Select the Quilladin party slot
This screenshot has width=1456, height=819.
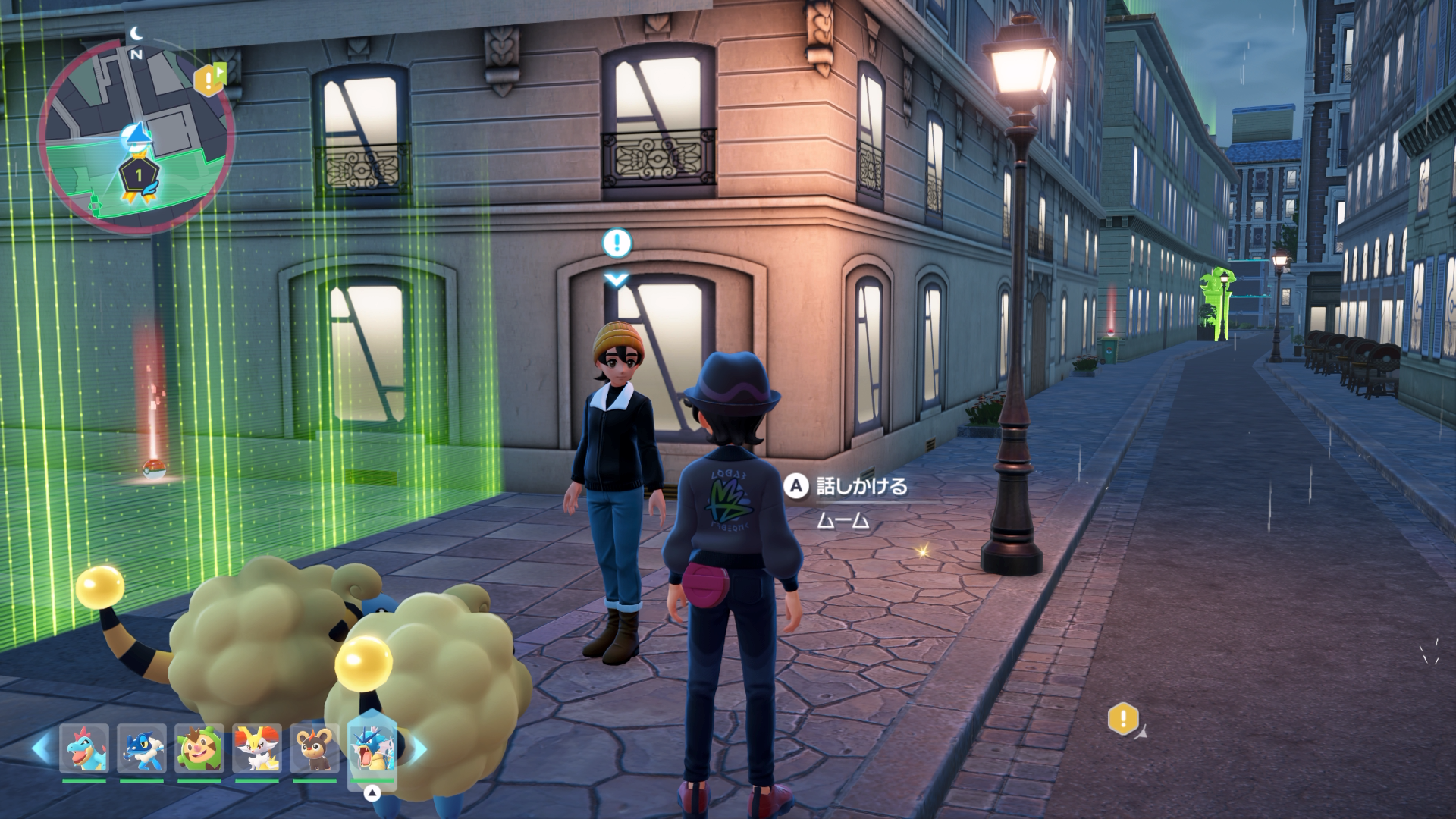click(x=199, y=748)
